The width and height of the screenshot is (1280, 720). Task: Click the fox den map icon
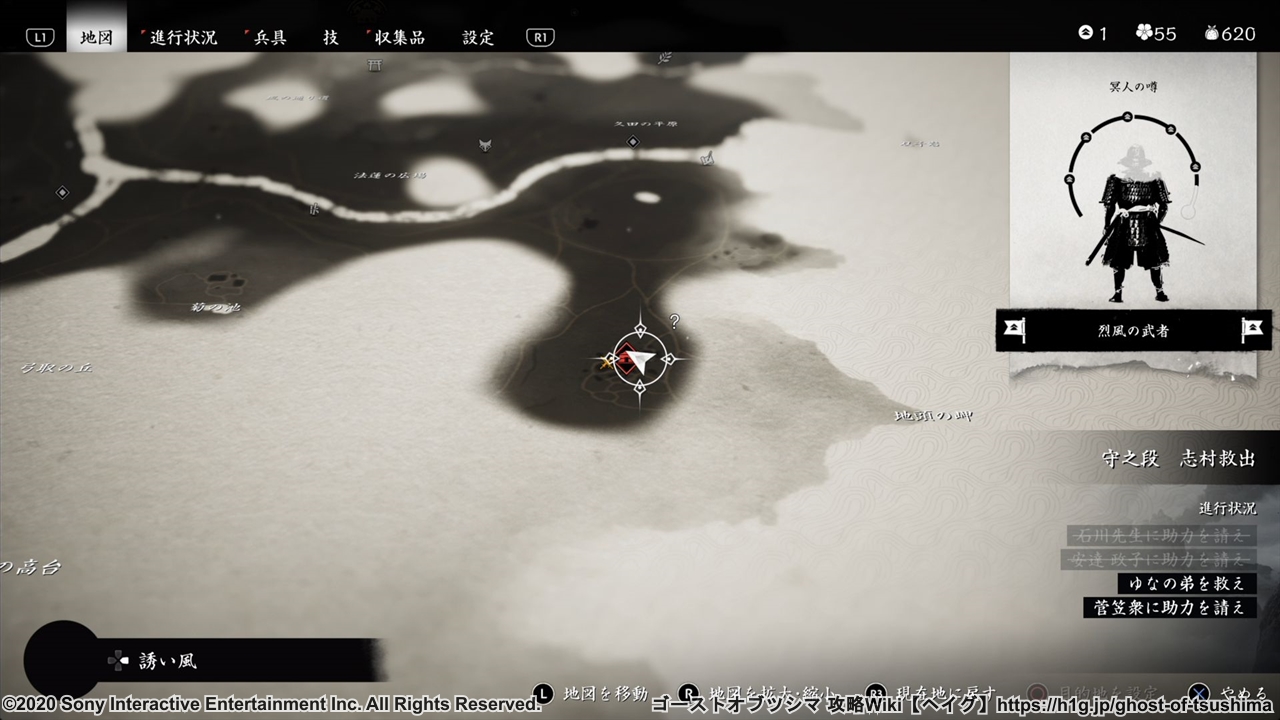pos(485,145)
